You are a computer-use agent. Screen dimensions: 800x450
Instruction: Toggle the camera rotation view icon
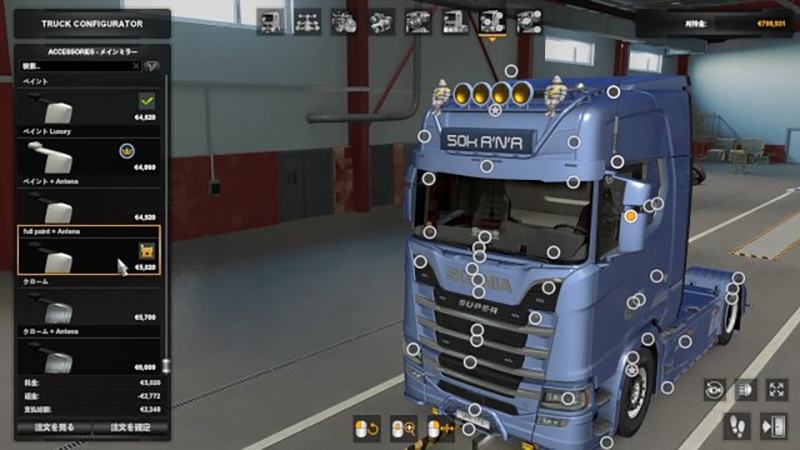click(x=714, y=389)
